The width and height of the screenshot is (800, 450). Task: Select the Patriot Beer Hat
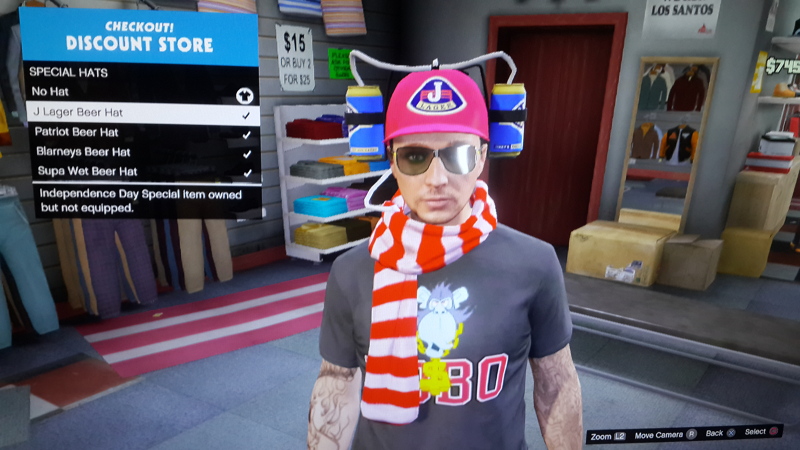point(140,133)
